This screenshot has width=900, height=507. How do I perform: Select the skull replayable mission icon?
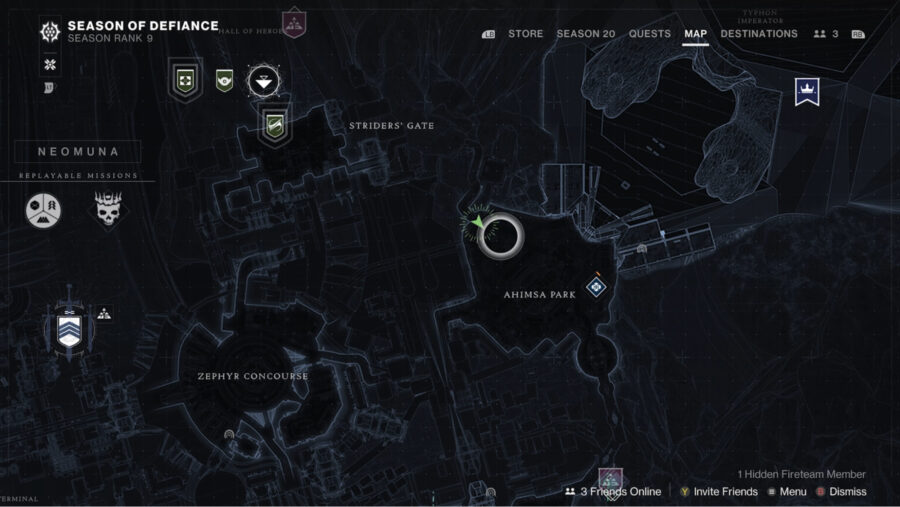[x=108, y=208]
